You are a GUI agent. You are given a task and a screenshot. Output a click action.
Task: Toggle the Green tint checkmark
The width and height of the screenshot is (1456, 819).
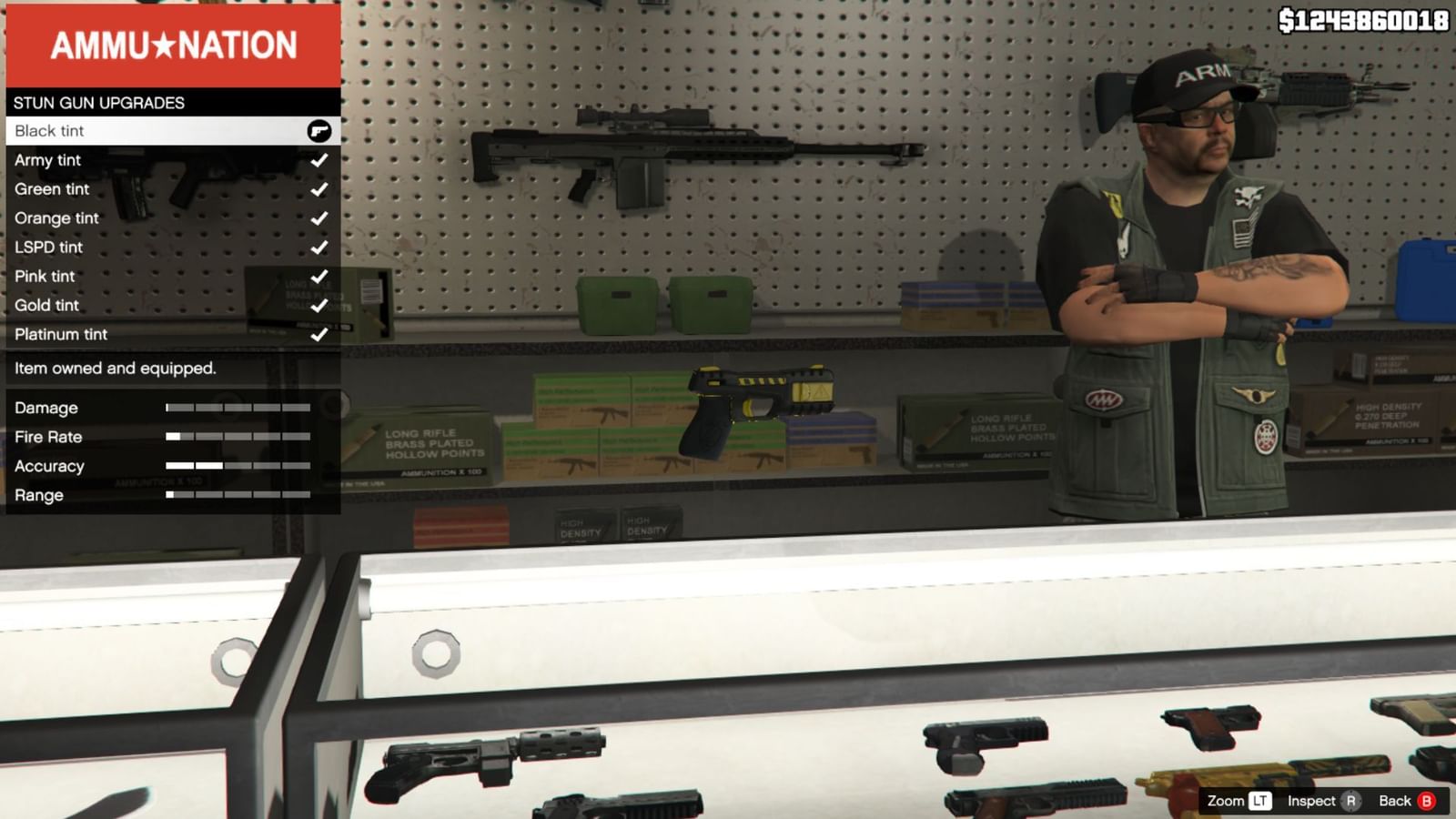point(319,188)
